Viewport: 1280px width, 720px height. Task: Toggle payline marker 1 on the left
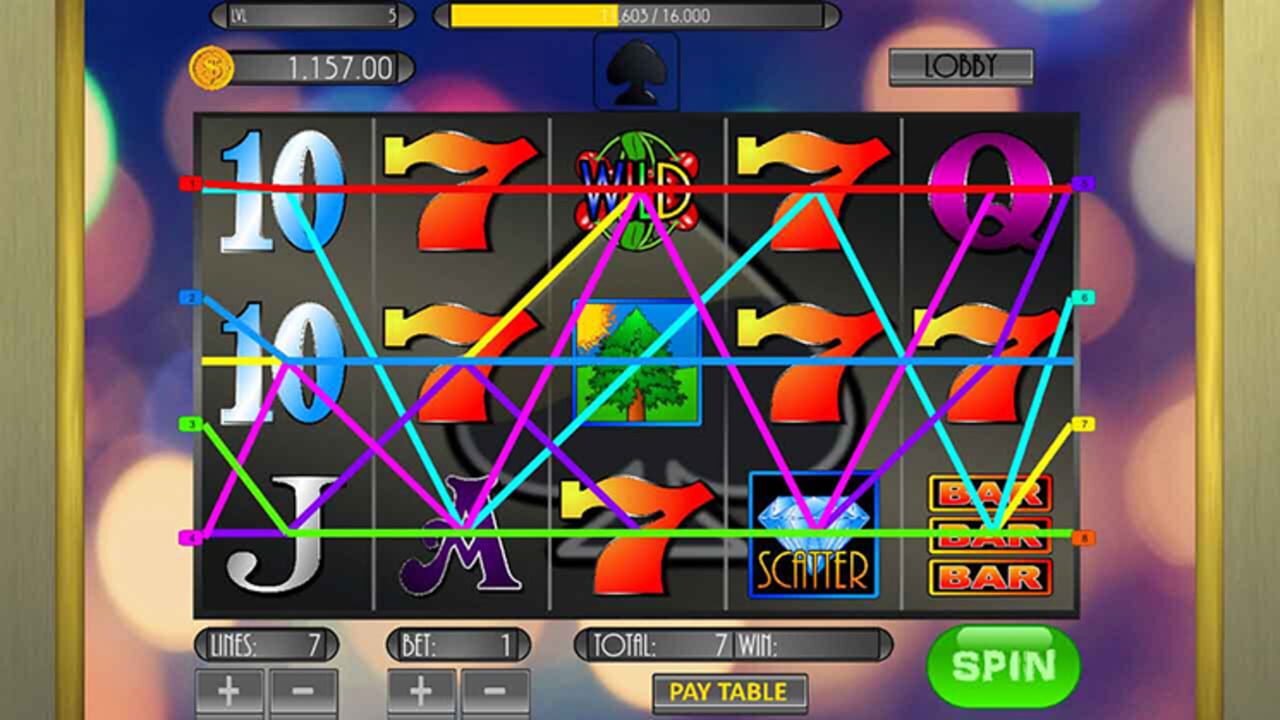coord(190,185)
